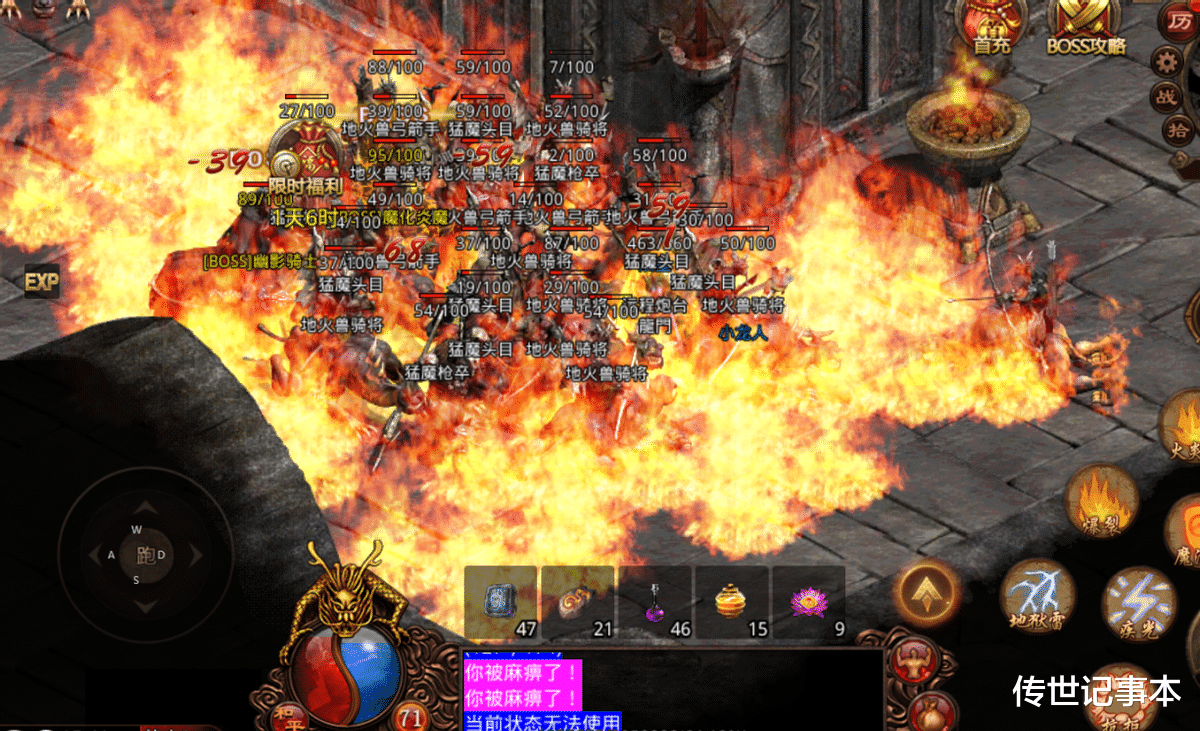The image size is (1200, 731).
Task: Use the orange swirl stone slot
Action: tap(577, 602)
